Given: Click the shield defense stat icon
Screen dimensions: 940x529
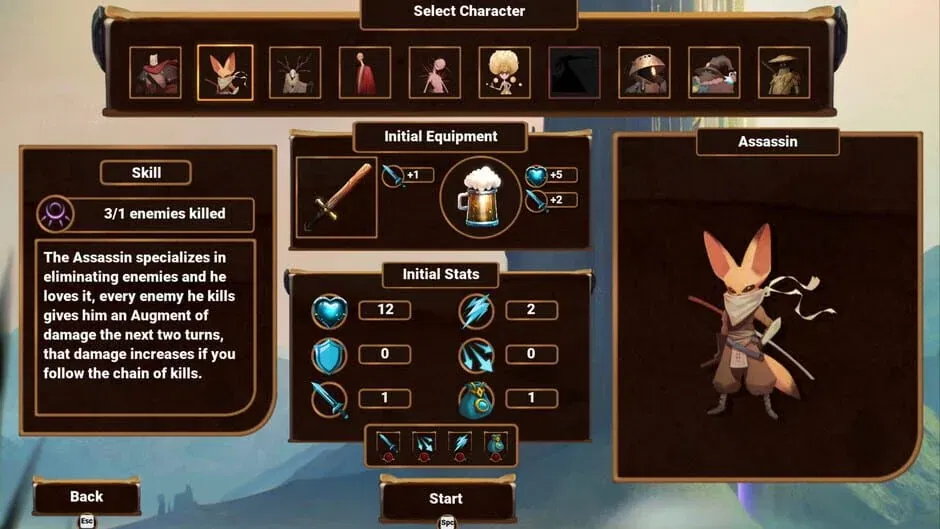Looking at the screenshot, I should pyautogui.click(x=329, y=355).
